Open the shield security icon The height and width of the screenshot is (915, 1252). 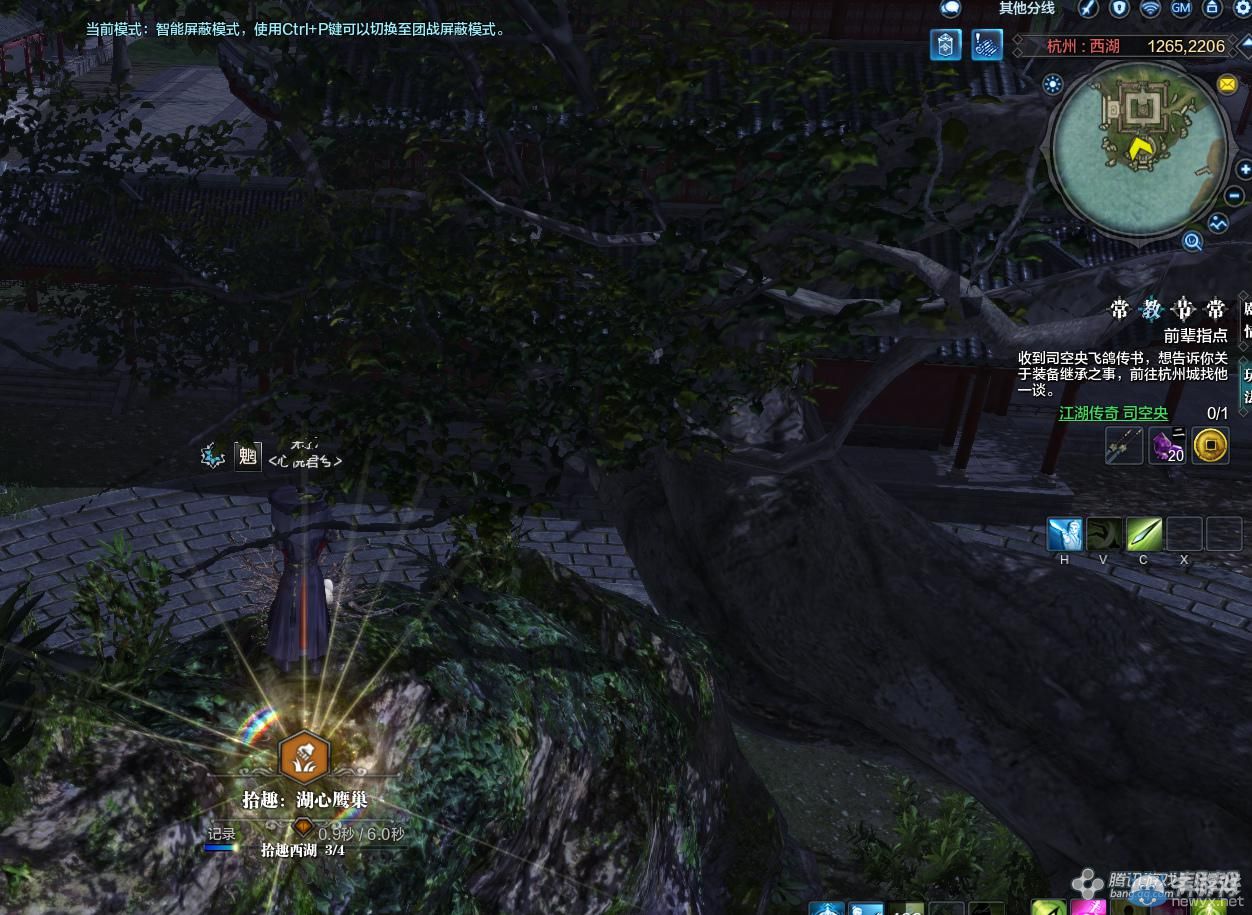[1120, 8]
